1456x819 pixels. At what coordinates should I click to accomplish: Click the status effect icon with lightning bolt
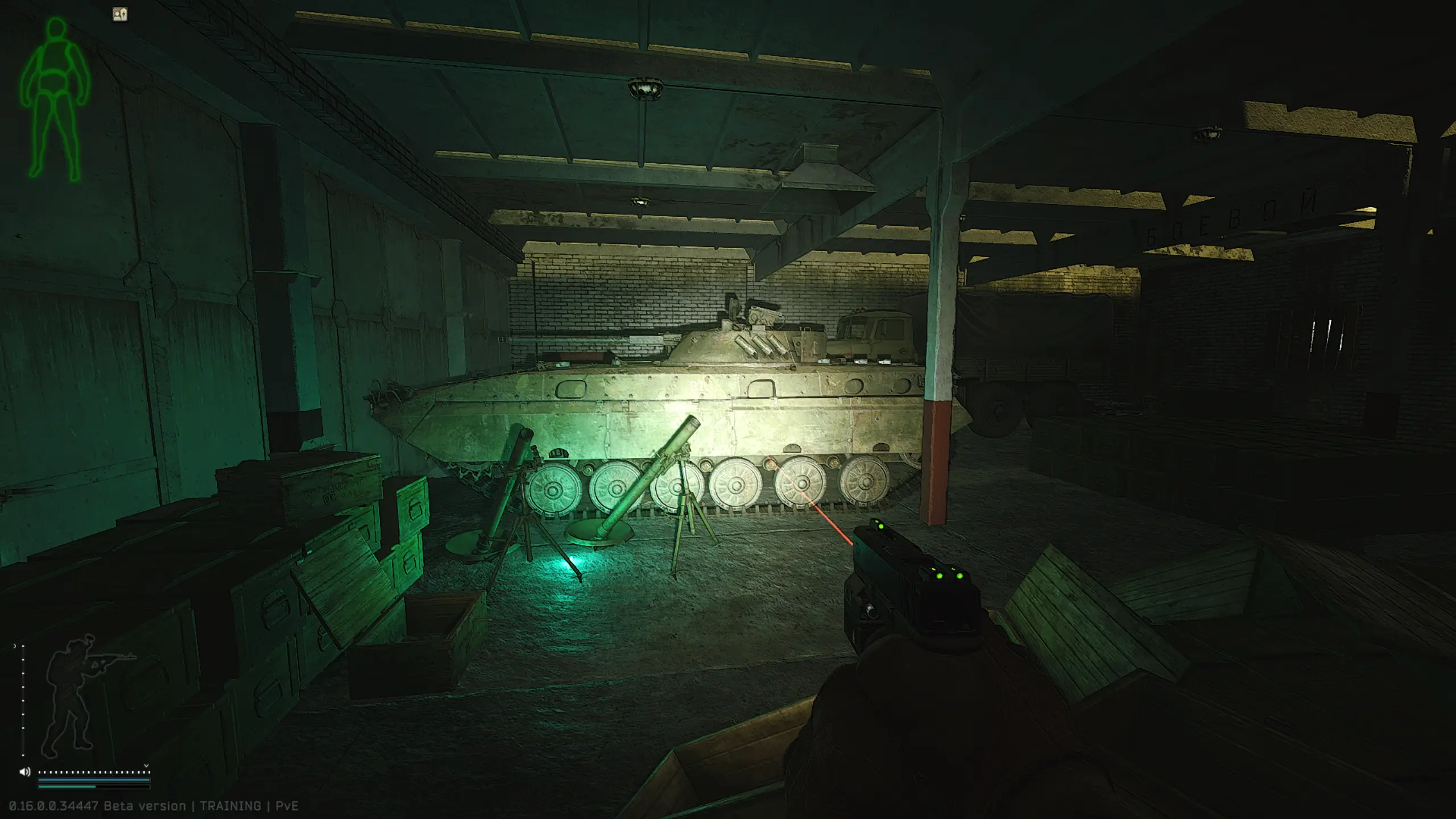[120, 15]
